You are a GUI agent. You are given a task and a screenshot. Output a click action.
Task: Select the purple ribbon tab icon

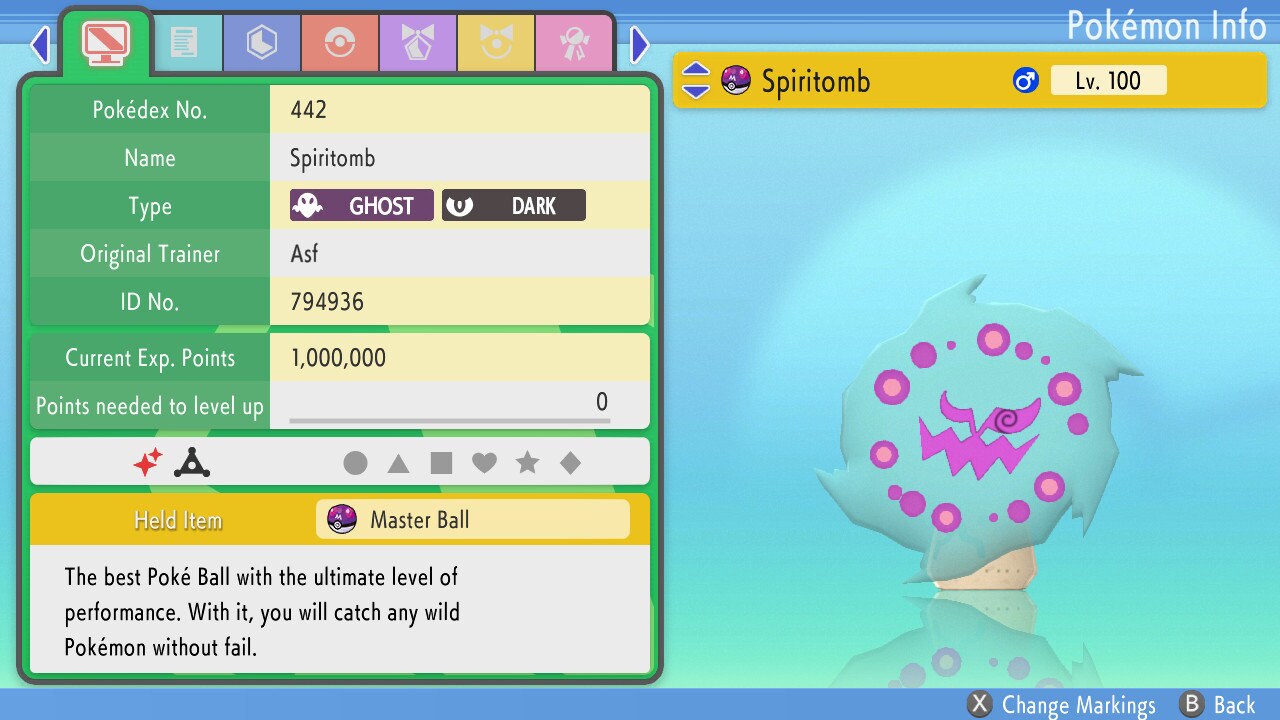pos(418,42)
